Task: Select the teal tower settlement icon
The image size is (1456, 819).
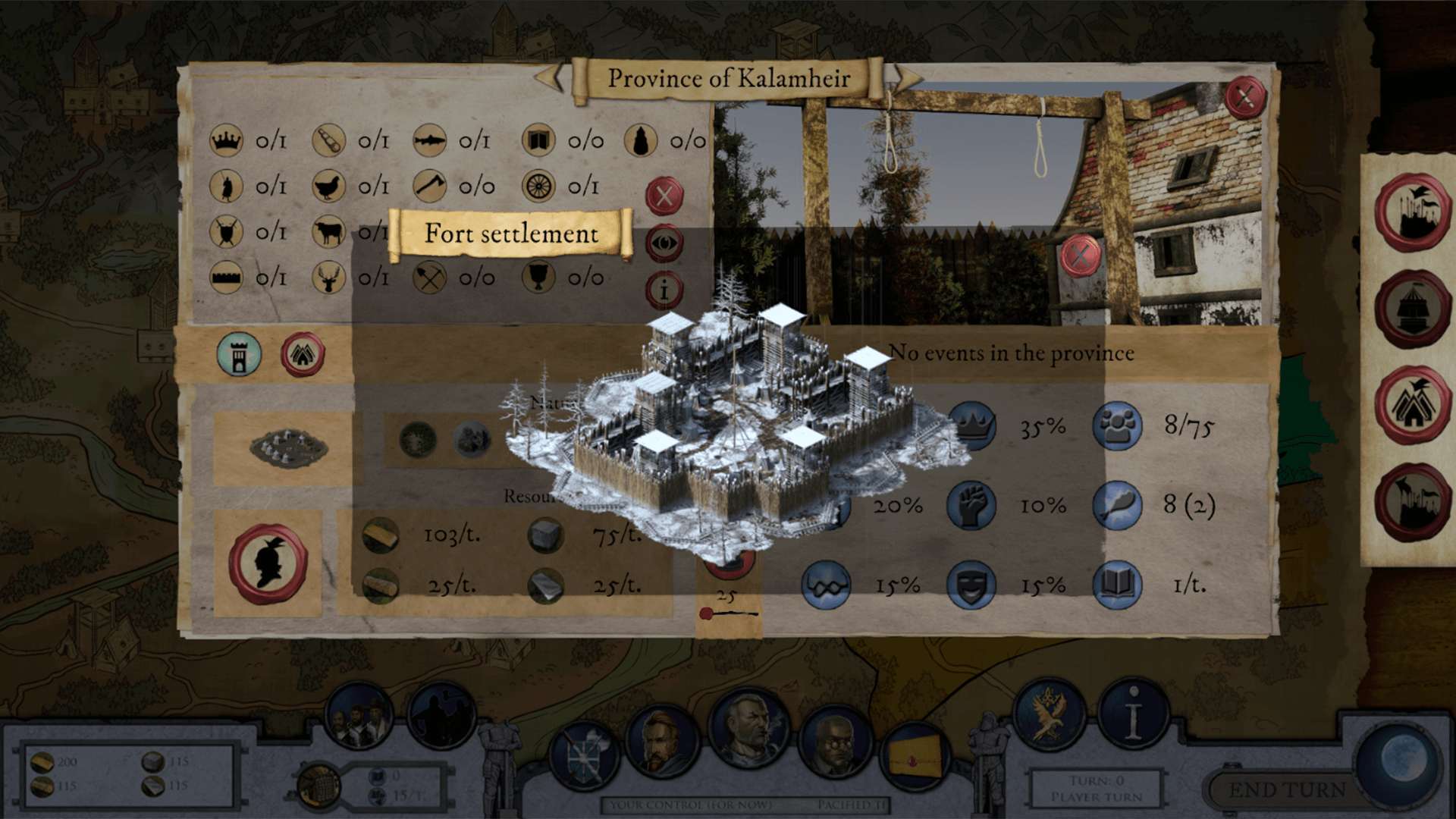Action: (239, 355)
